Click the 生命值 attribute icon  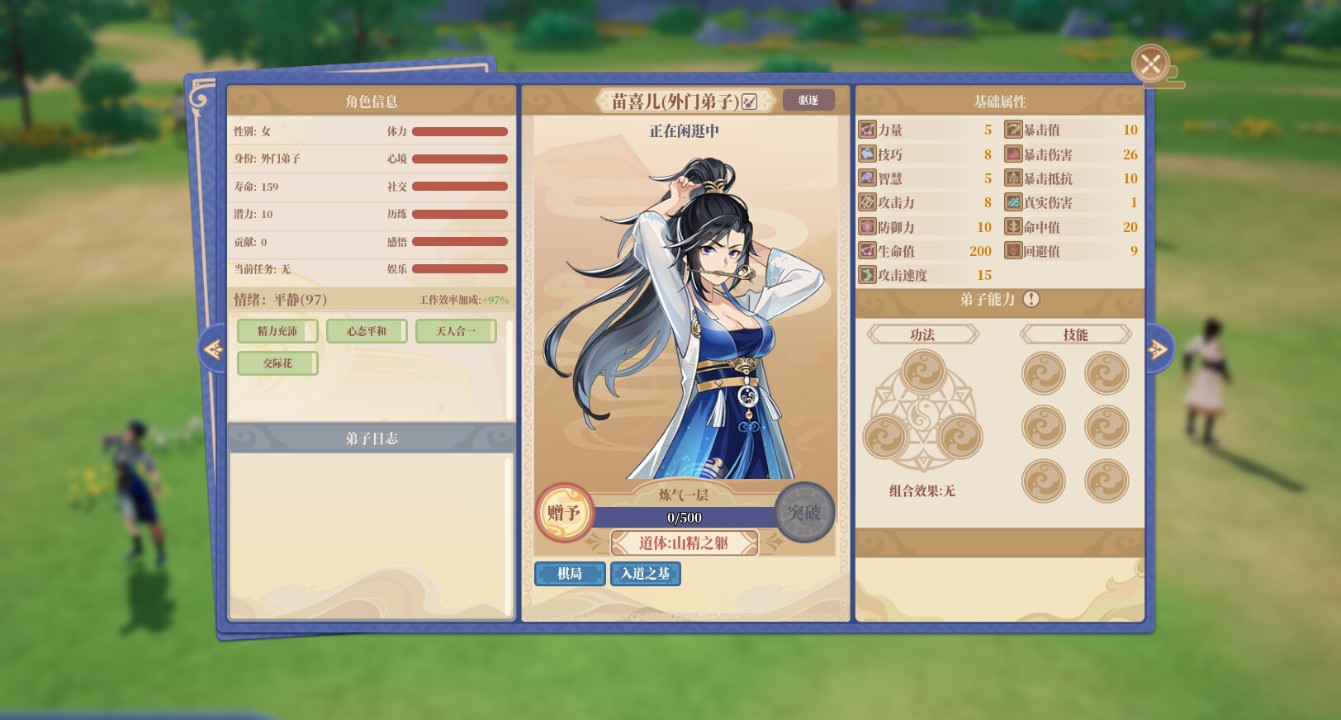coord(866,251)
